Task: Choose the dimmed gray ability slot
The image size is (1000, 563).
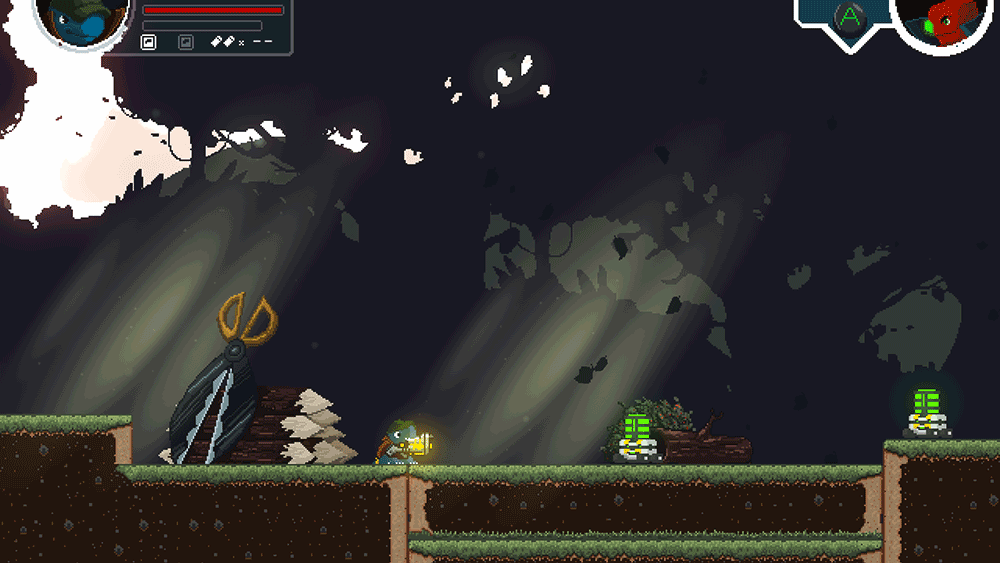Action: tap(185, 42)
